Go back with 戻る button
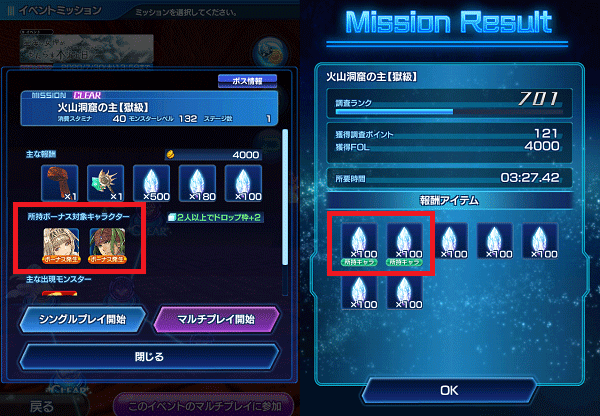Screen dimensions: 600x416 [x=42, y=407]
